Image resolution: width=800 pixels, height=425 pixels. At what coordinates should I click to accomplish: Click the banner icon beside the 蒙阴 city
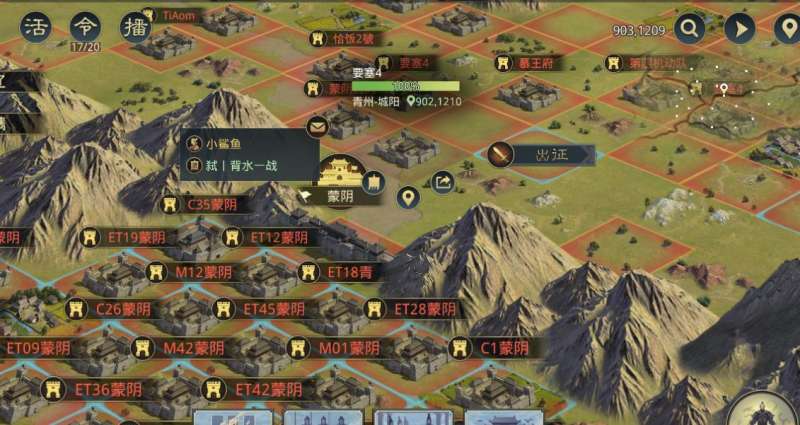pyautogui.click(x=376, y=181)
